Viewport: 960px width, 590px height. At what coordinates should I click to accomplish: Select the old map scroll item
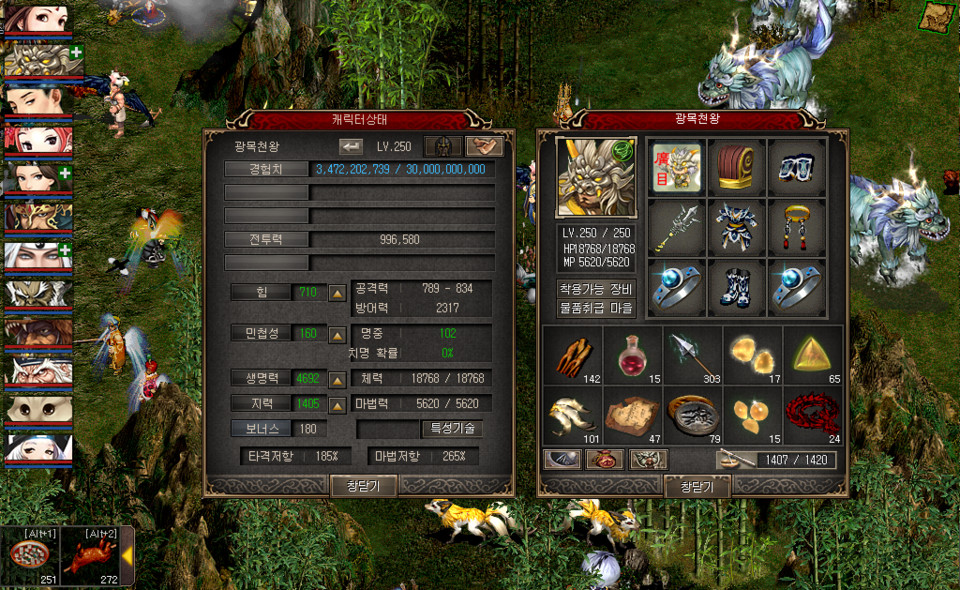click(633, 414)
